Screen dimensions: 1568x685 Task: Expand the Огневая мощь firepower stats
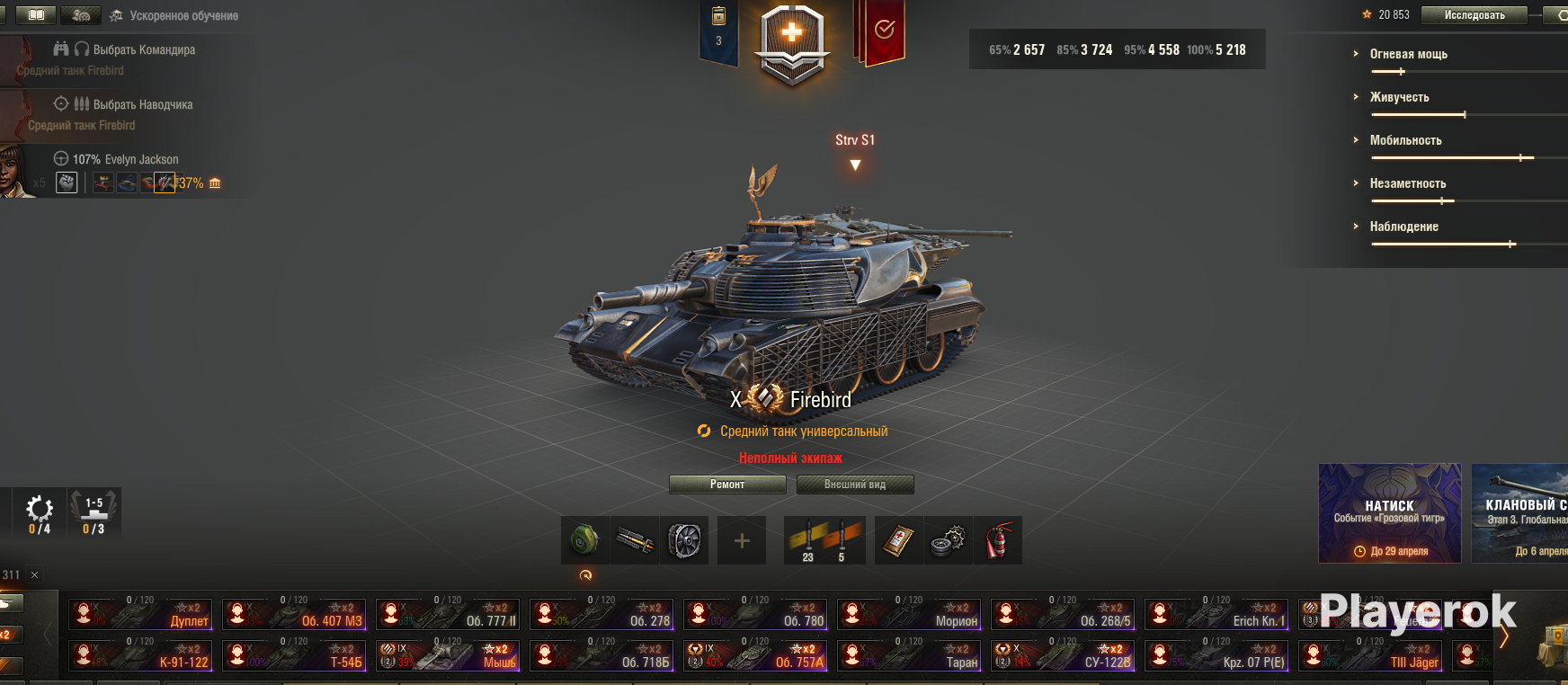1408,54
